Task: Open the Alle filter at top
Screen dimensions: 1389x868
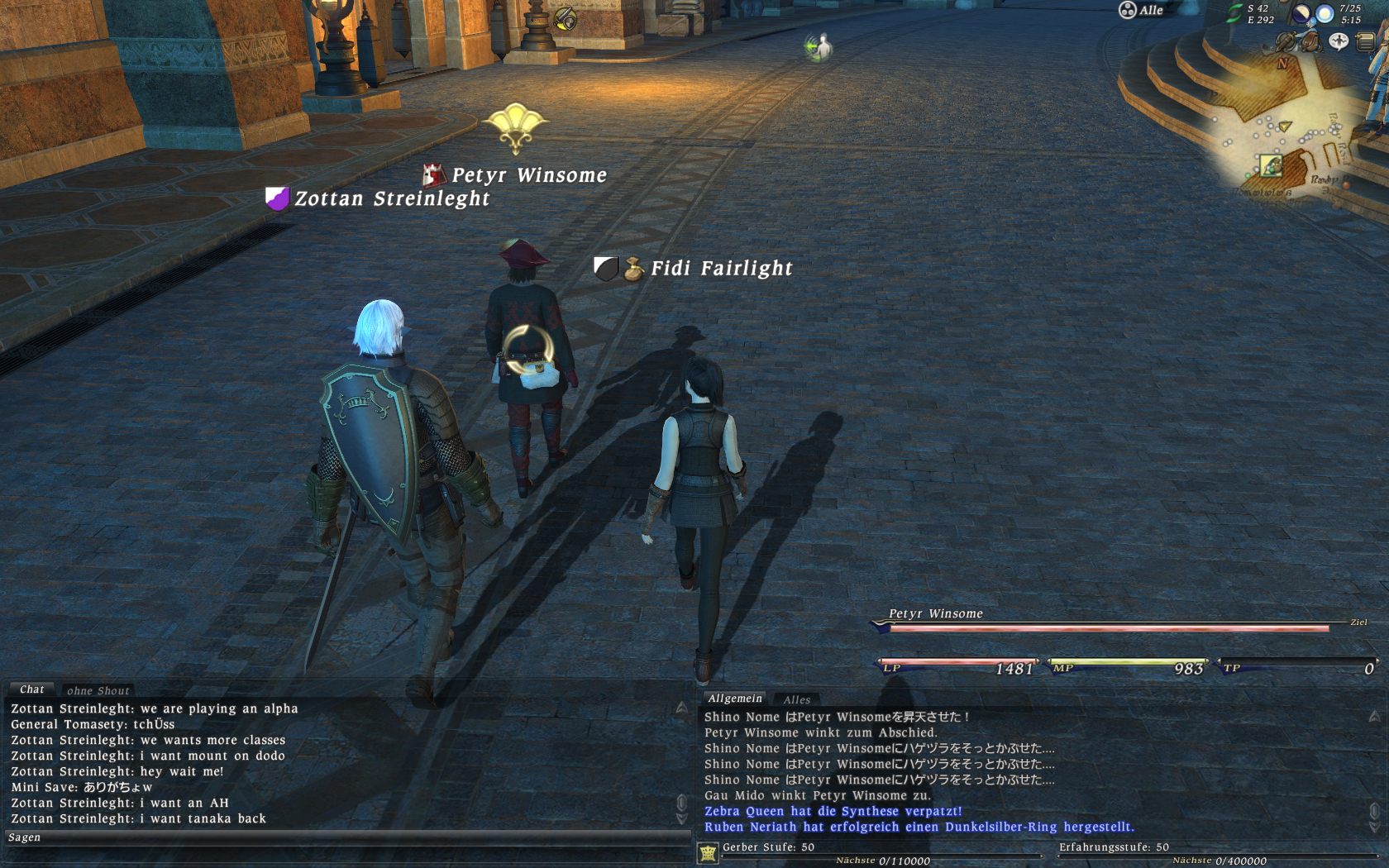Action: [x=1141, y=10]
